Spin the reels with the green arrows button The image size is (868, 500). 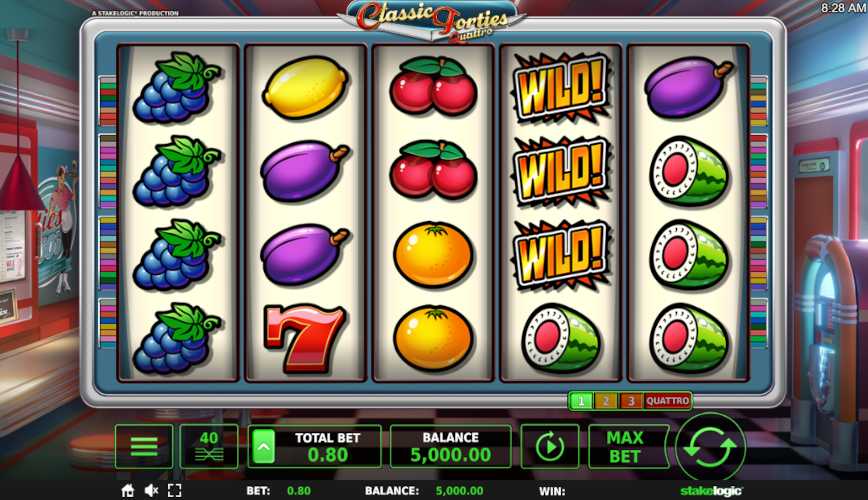point(710,447)
